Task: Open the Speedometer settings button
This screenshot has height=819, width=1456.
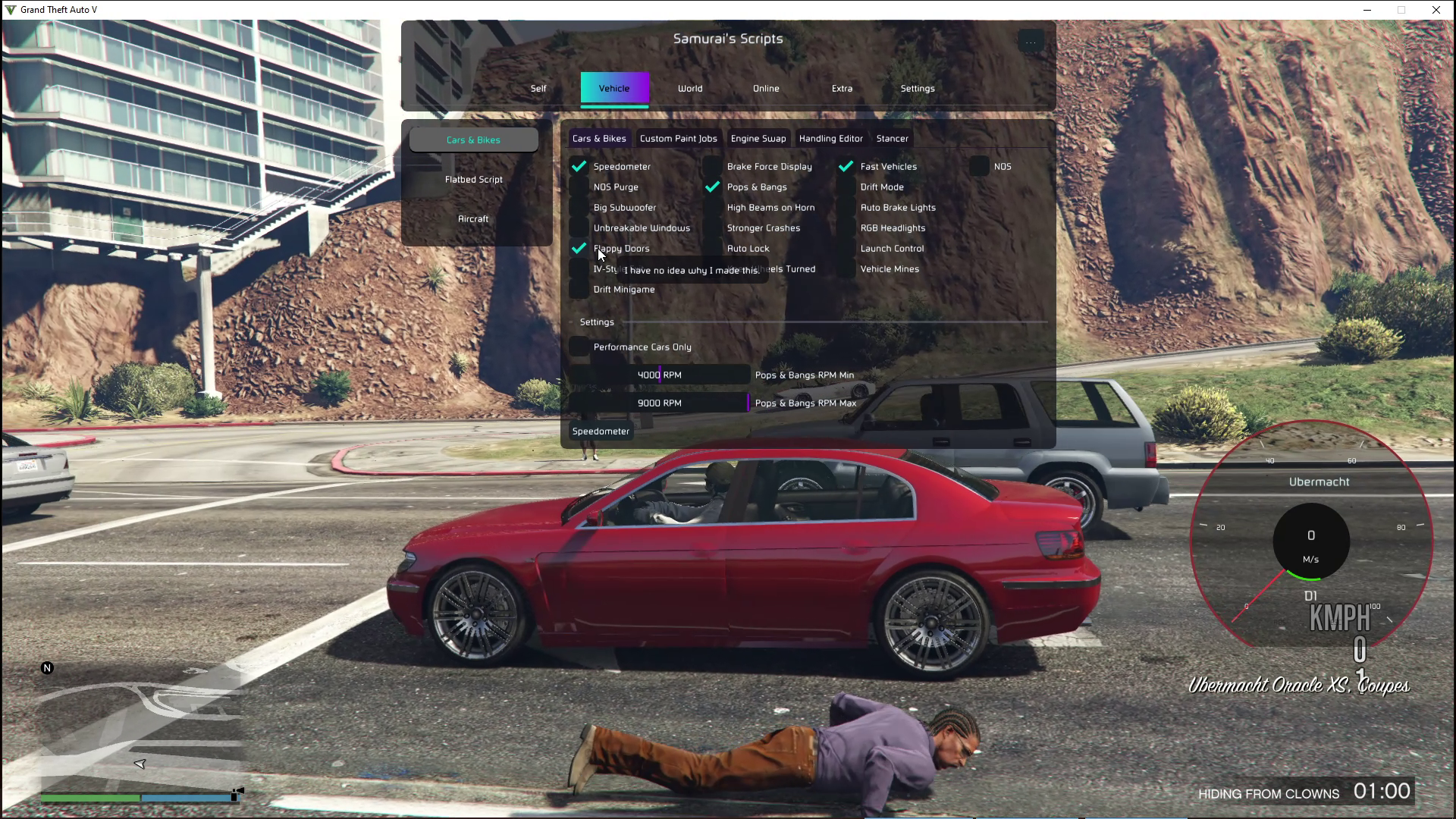Action: 601,431
